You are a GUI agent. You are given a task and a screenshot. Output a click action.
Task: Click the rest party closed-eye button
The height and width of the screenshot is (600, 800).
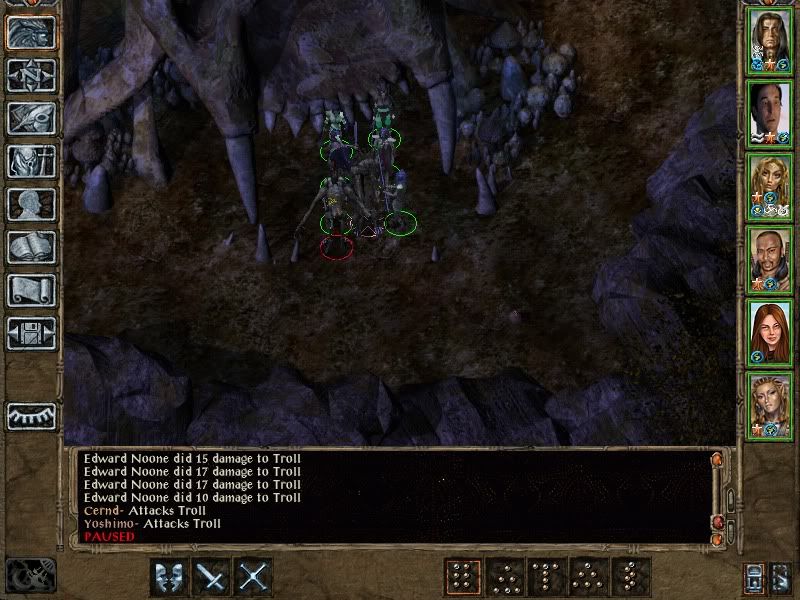click(x=31, y=415)
